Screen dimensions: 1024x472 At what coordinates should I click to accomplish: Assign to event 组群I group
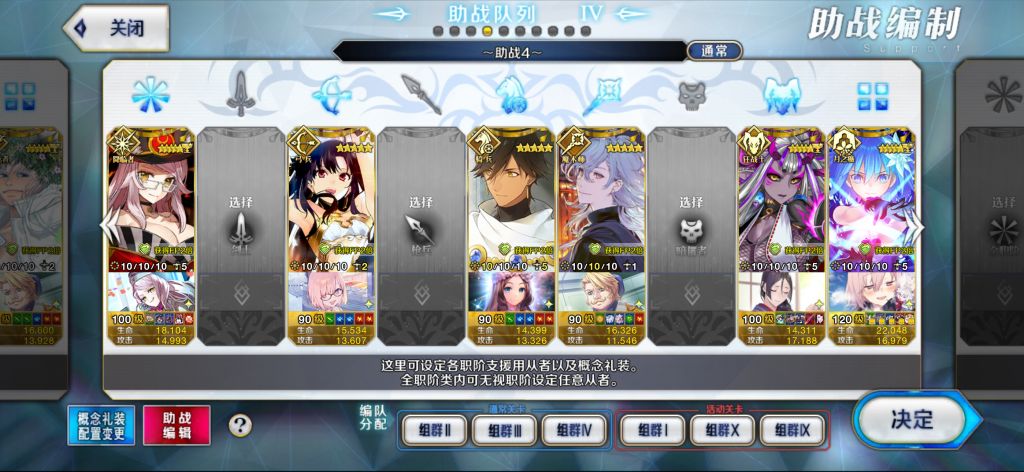tap(651, 430)
